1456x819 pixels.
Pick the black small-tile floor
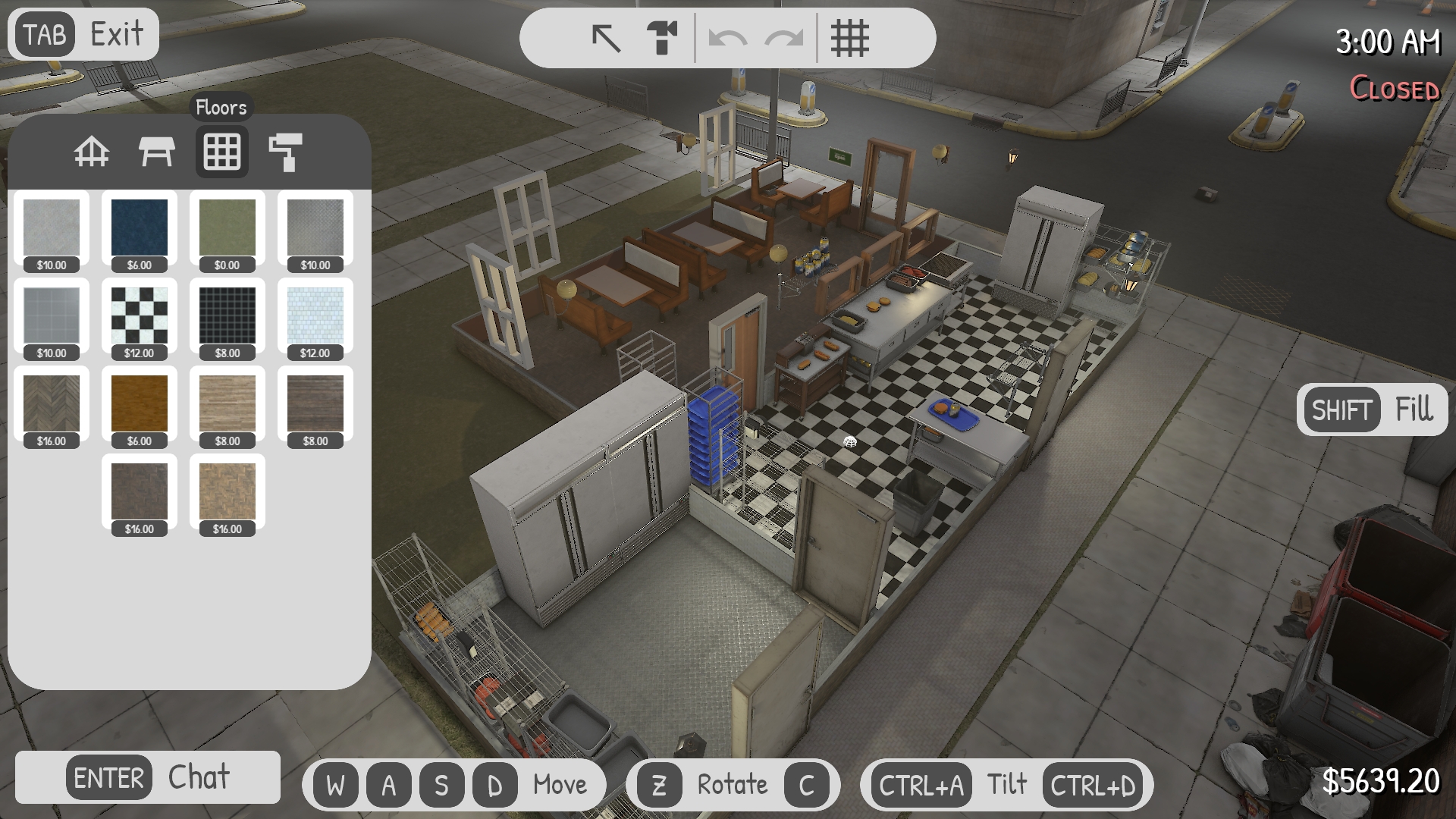227,316
